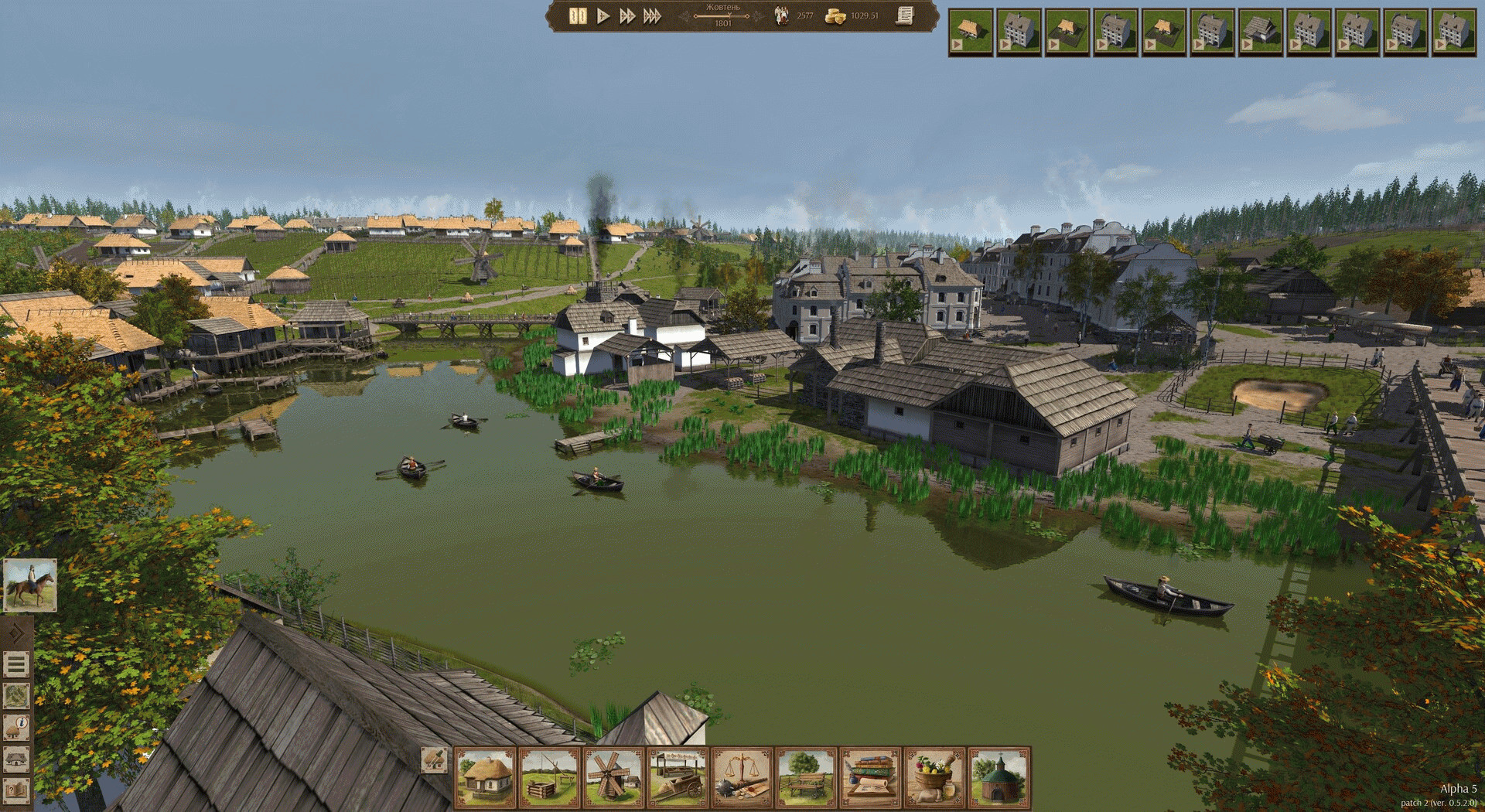Select the horseback rider portrait

[29, 585]
